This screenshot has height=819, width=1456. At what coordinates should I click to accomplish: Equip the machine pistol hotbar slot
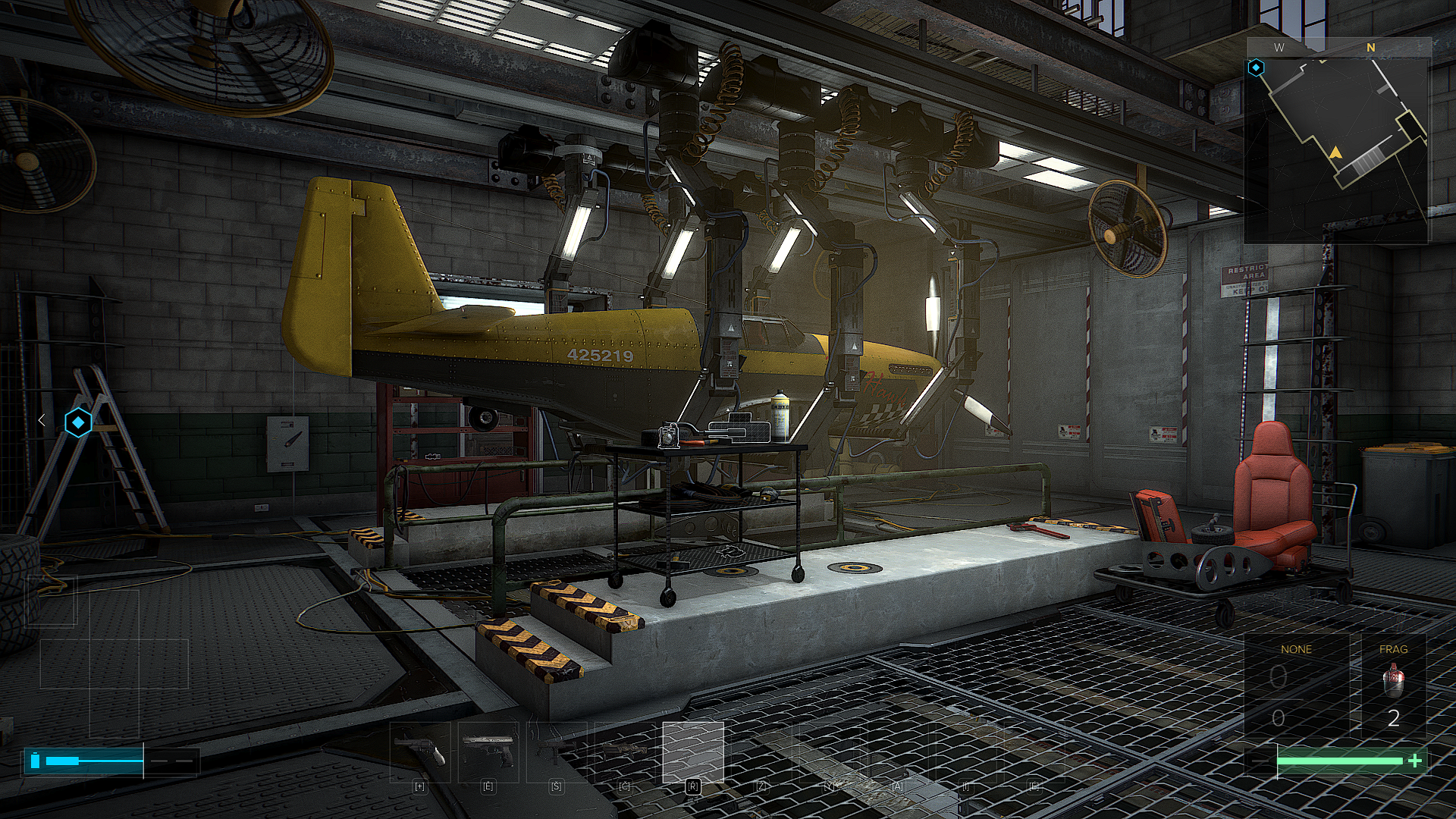[557, 752]
